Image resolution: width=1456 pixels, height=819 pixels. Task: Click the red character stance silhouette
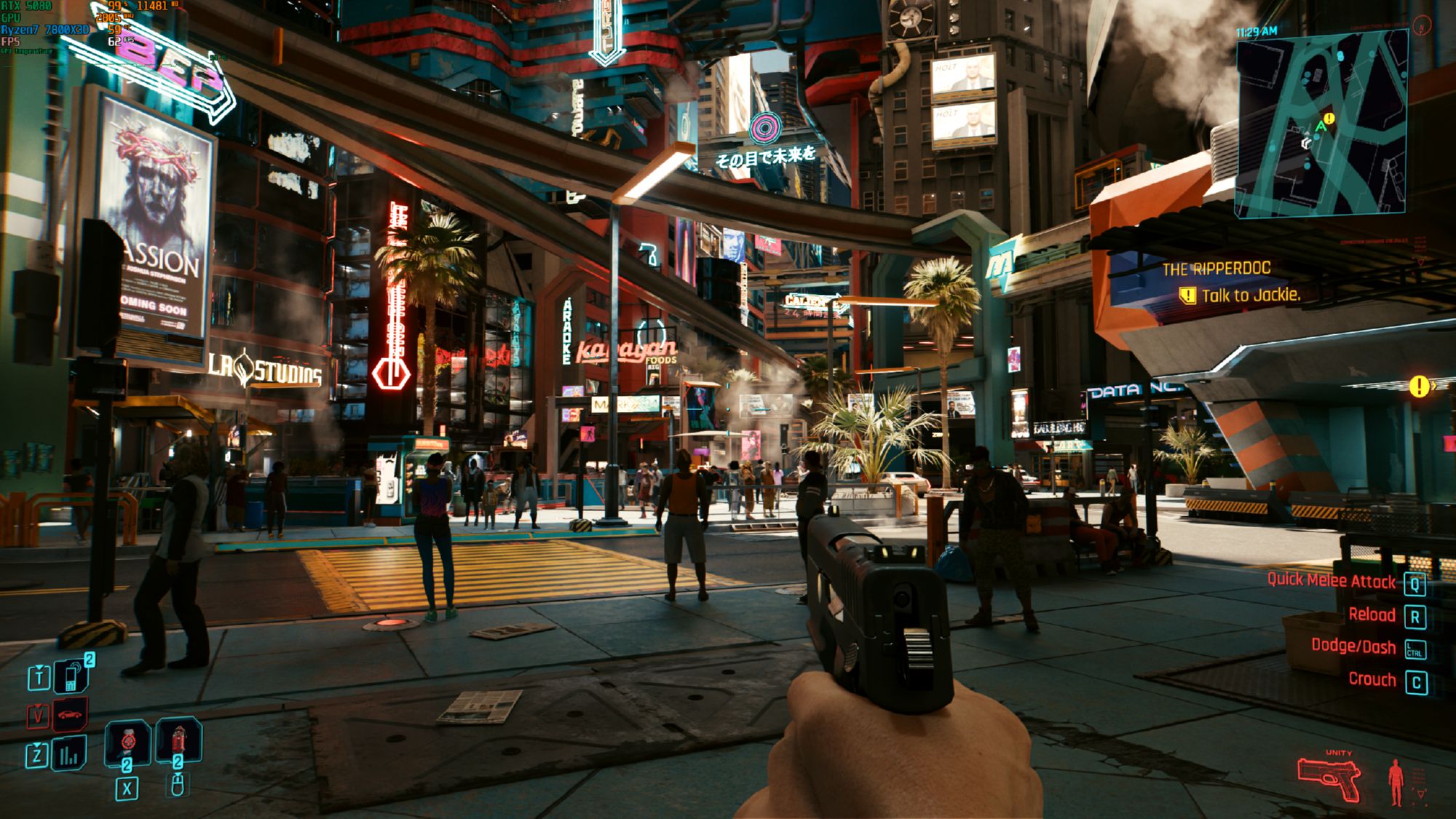click(x=1396, y=783)
